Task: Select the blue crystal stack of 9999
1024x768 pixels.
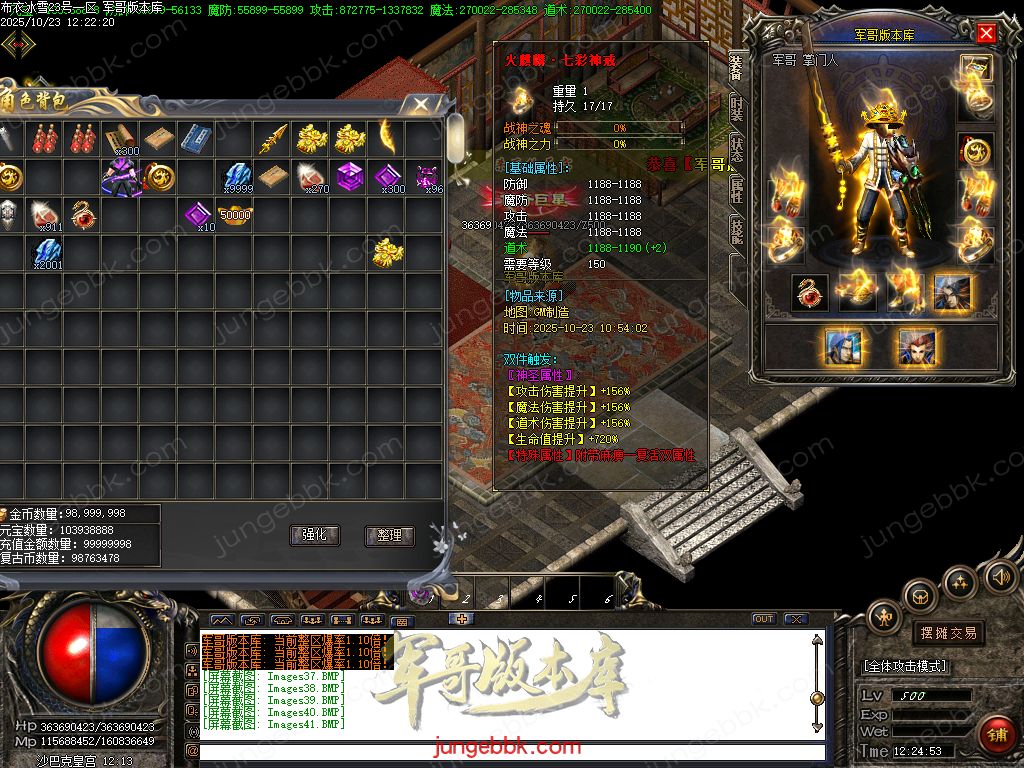Action: [235, 177]
